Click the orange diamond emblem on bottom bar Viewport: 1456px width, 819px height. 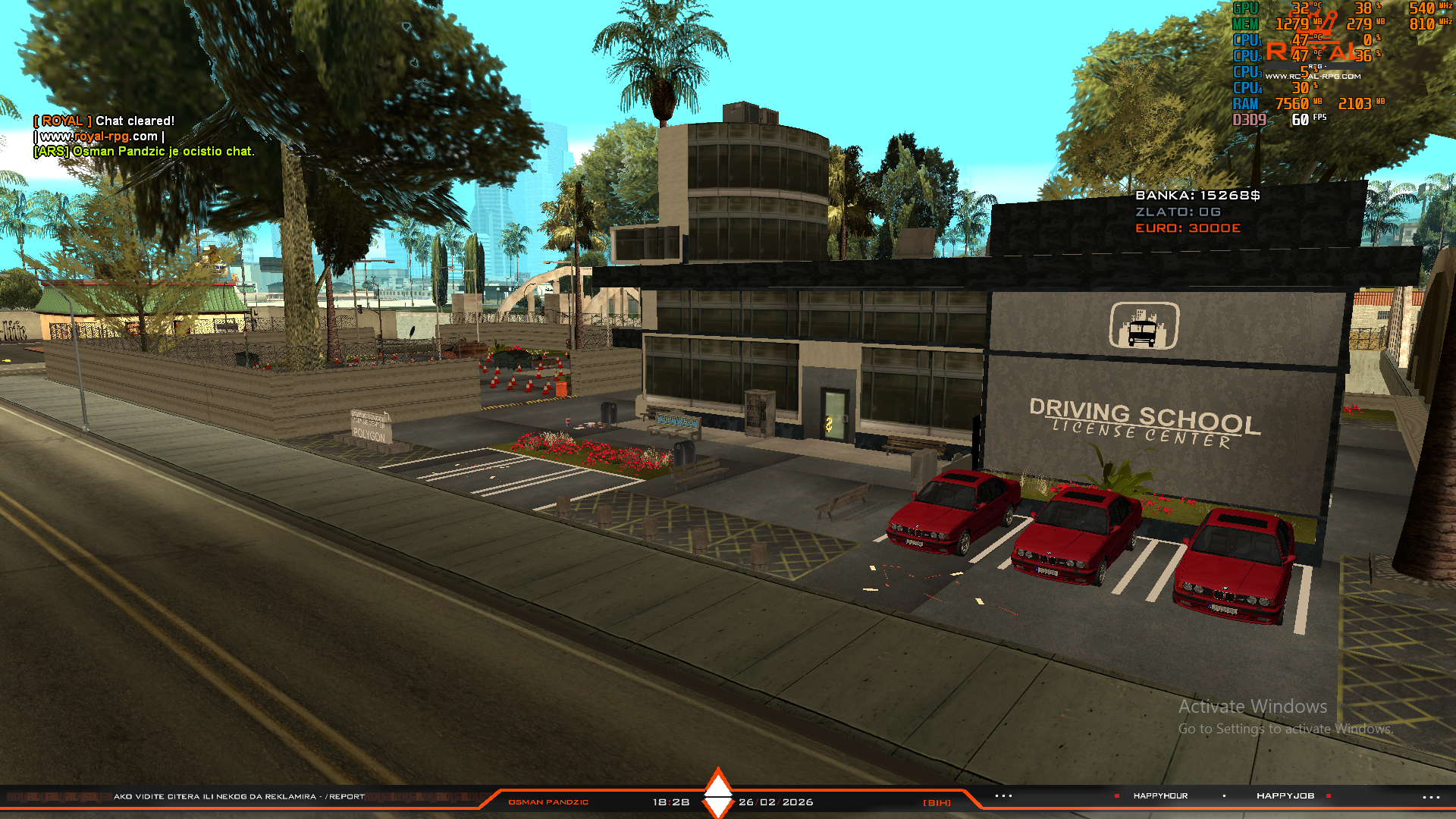click(x=717, y=793)
